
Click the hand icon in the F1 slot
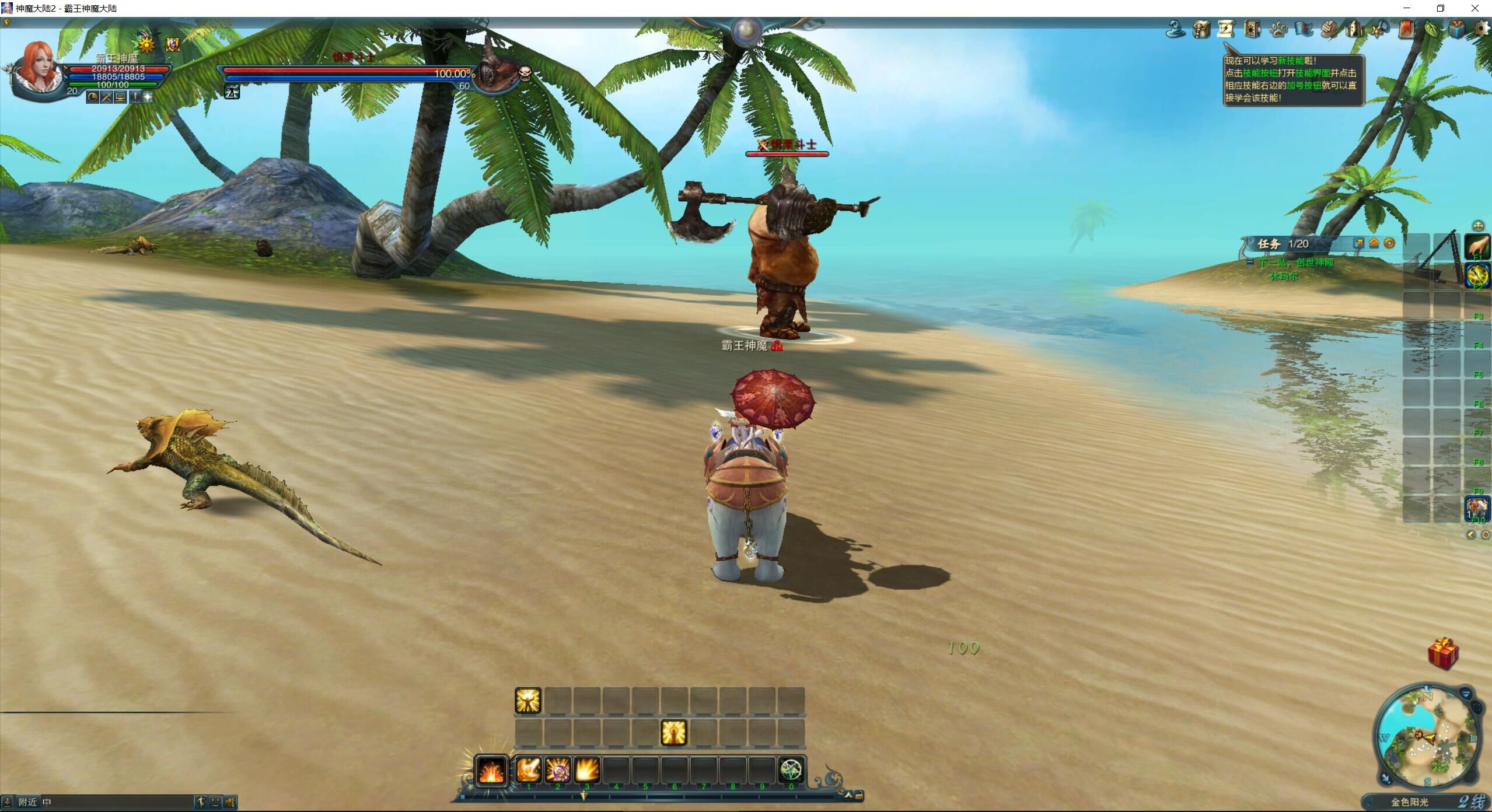coord(1477,247)
